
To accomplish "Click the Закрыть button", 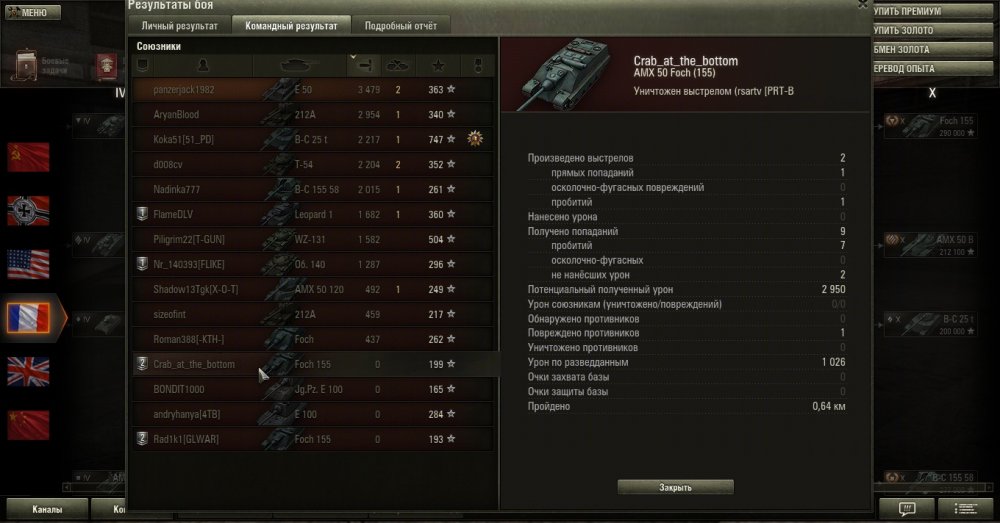I will (x=675, y=487).
